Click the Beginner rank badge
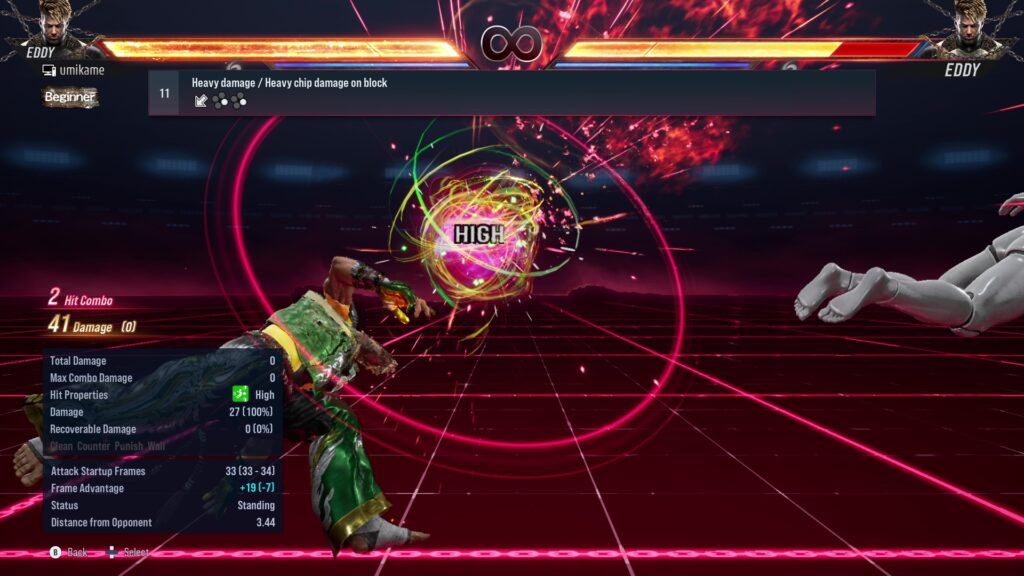Screen dimensions: 1024x576 [x=70, y=97]
